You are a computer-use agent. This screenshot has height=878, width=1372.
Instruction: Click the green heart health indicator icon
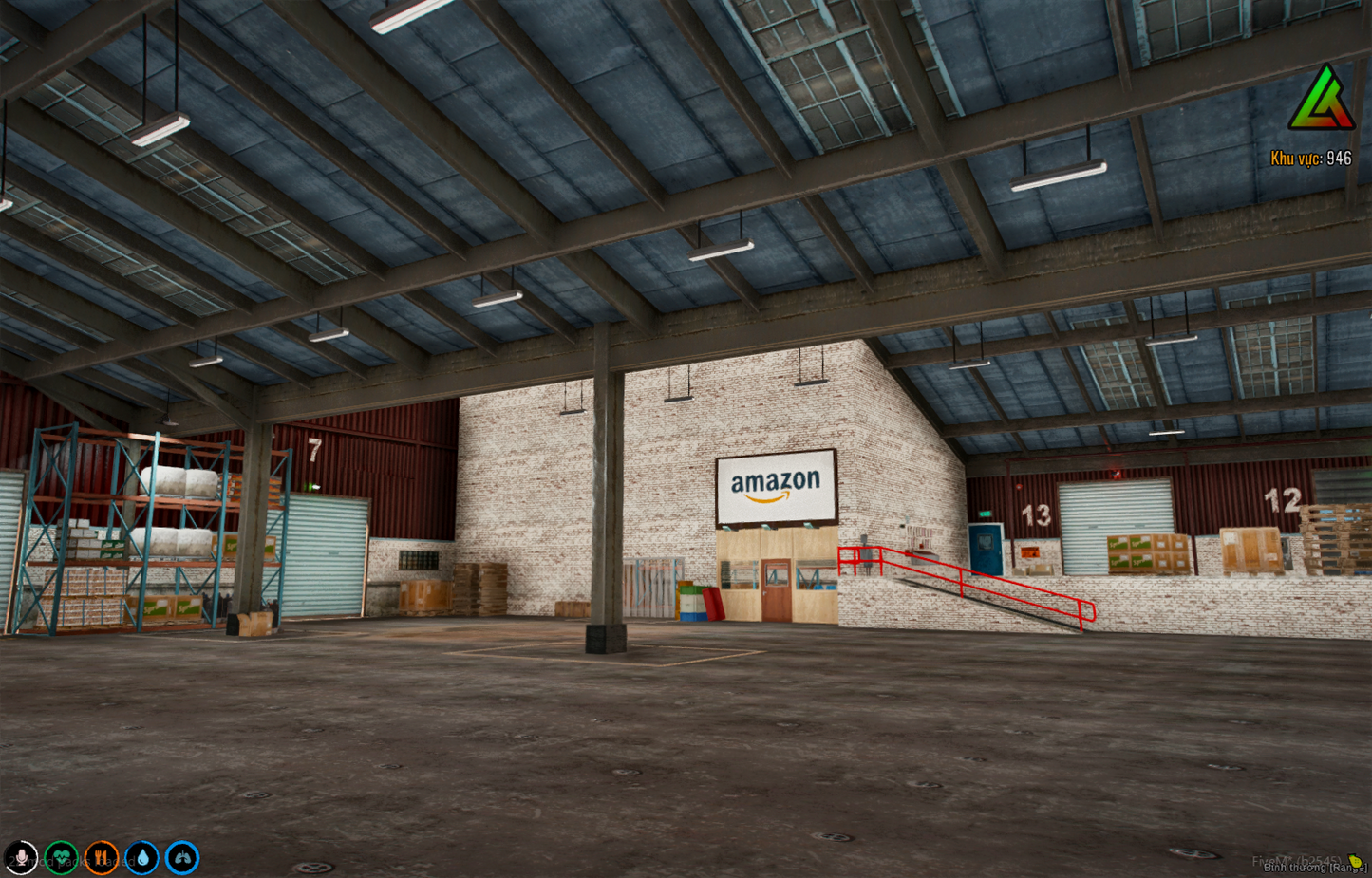click(x=62, y=857)
